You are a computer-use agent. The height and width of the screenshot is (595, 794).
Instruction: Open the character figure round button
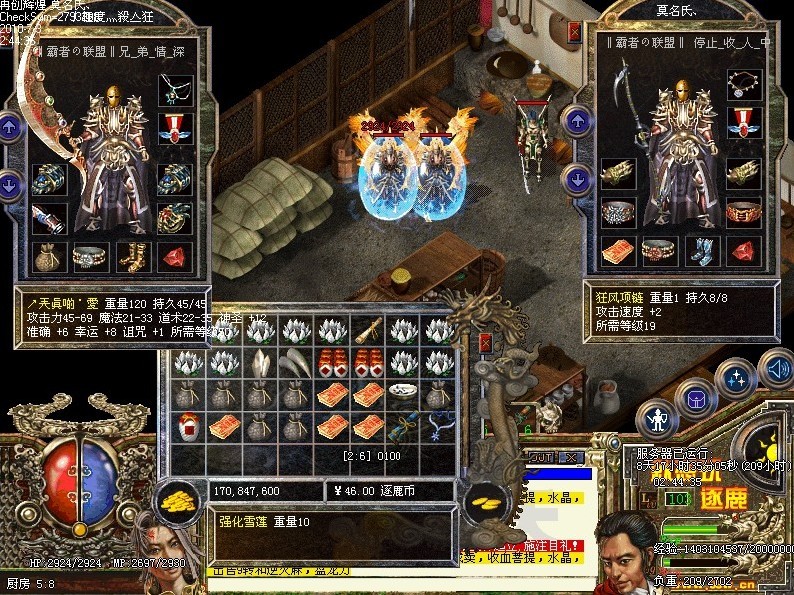point(657,417)
